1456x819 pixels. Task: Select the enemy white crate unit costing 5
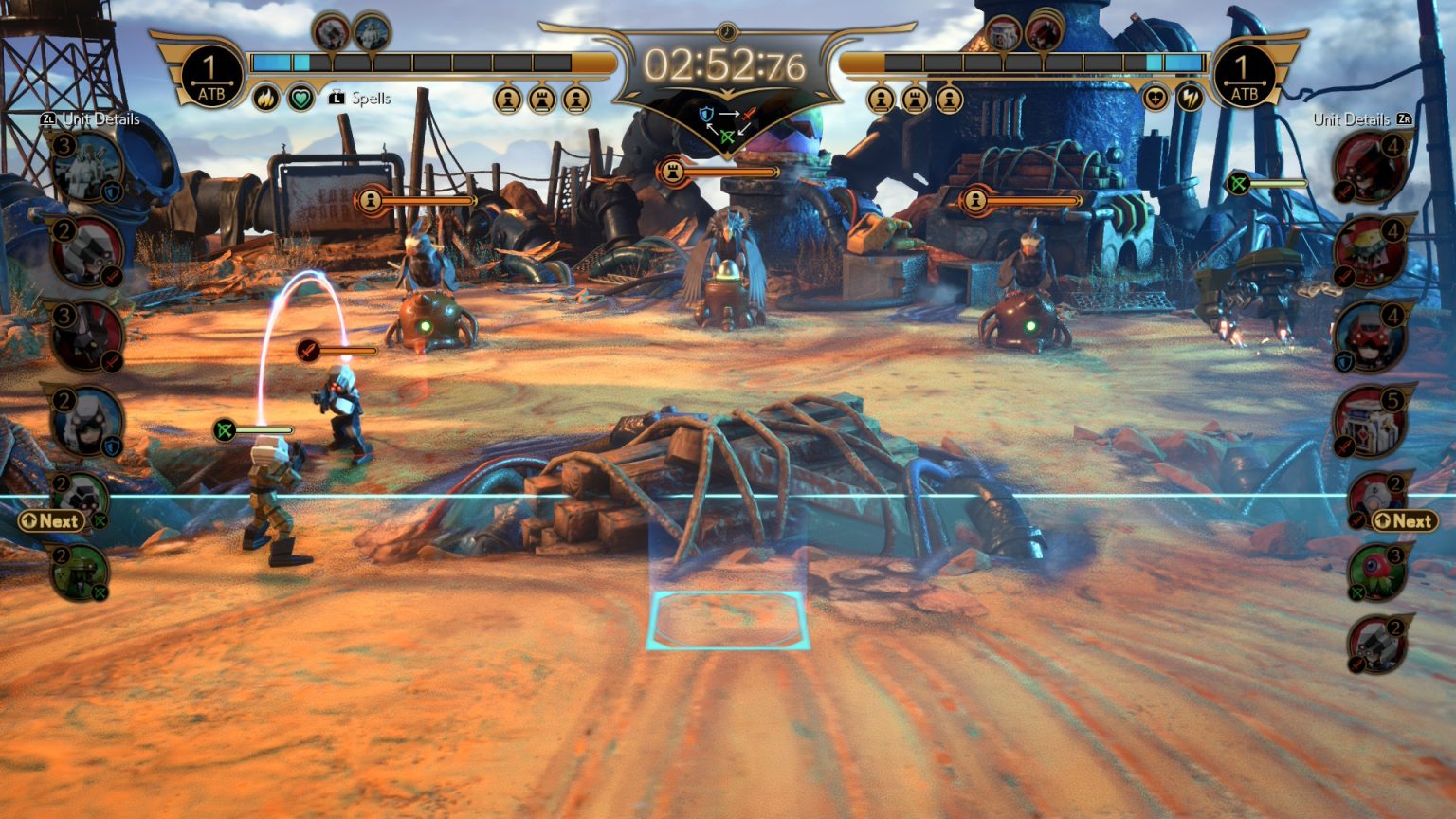pyautogui.click(x=1369, y=420)
